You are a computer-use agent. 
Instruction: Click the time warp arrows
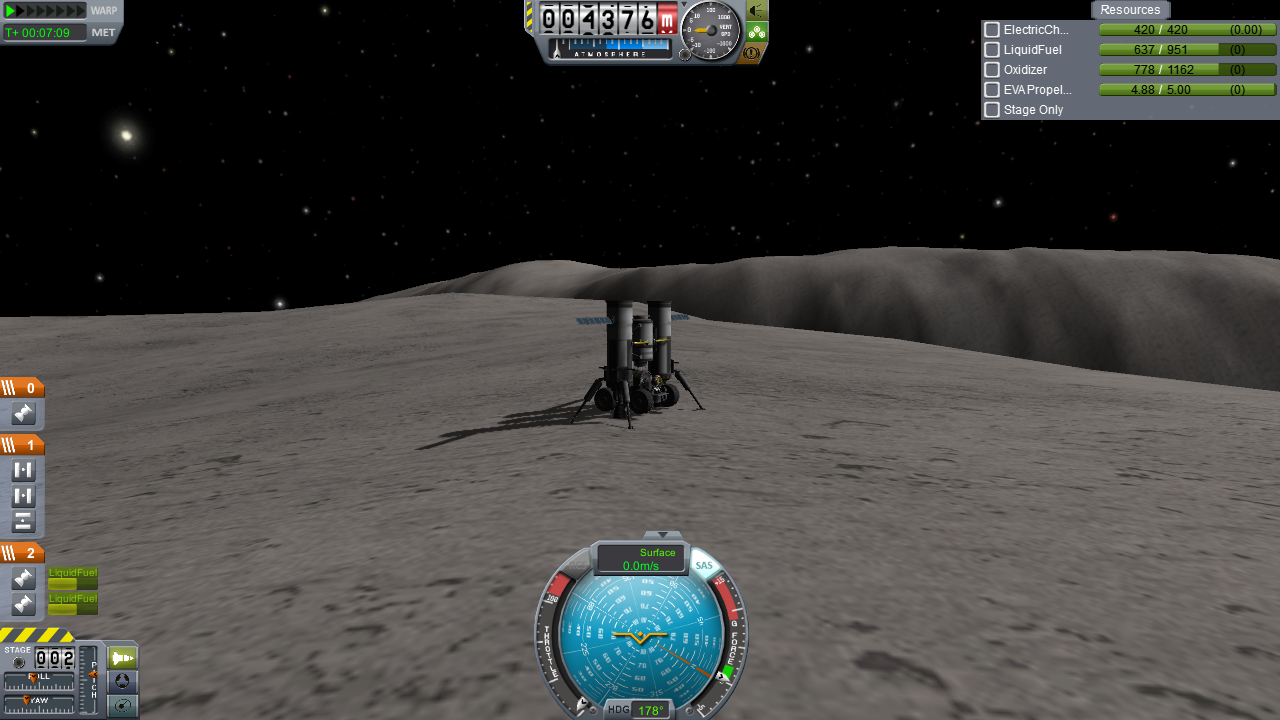(x=46, y=11)
